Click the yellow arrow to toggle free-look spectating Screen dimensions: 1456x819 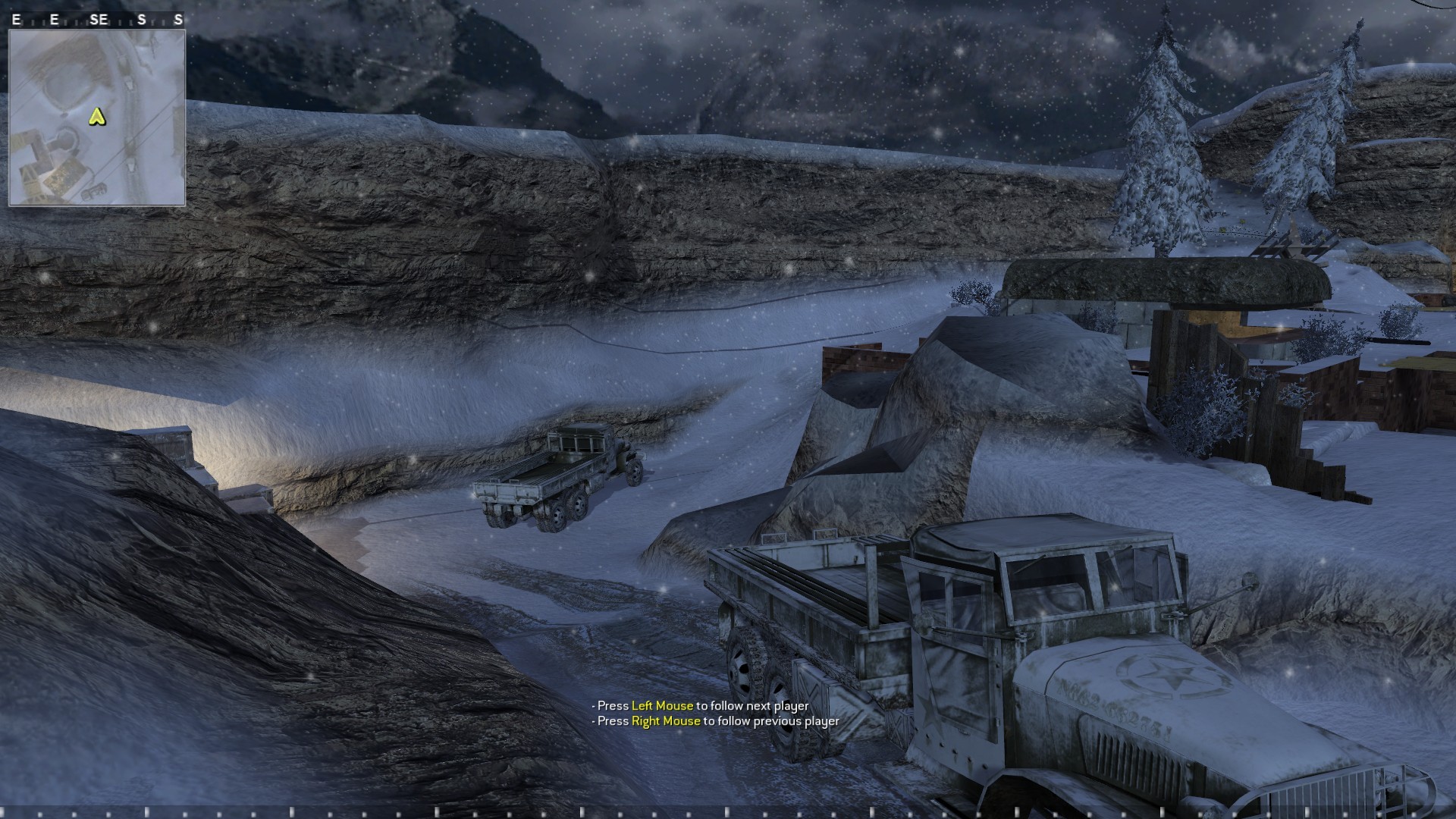[97, 118]
